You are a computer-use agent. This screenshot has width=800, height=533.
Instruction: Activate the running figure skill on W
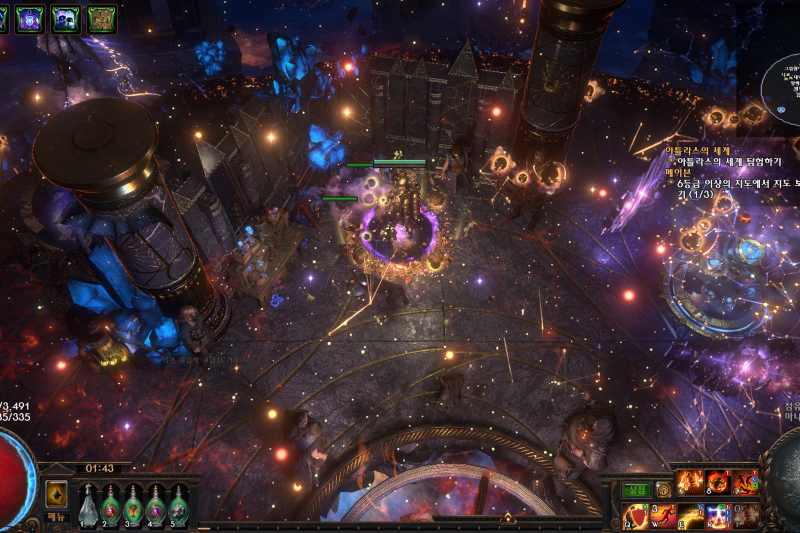(x=664, y=516)
